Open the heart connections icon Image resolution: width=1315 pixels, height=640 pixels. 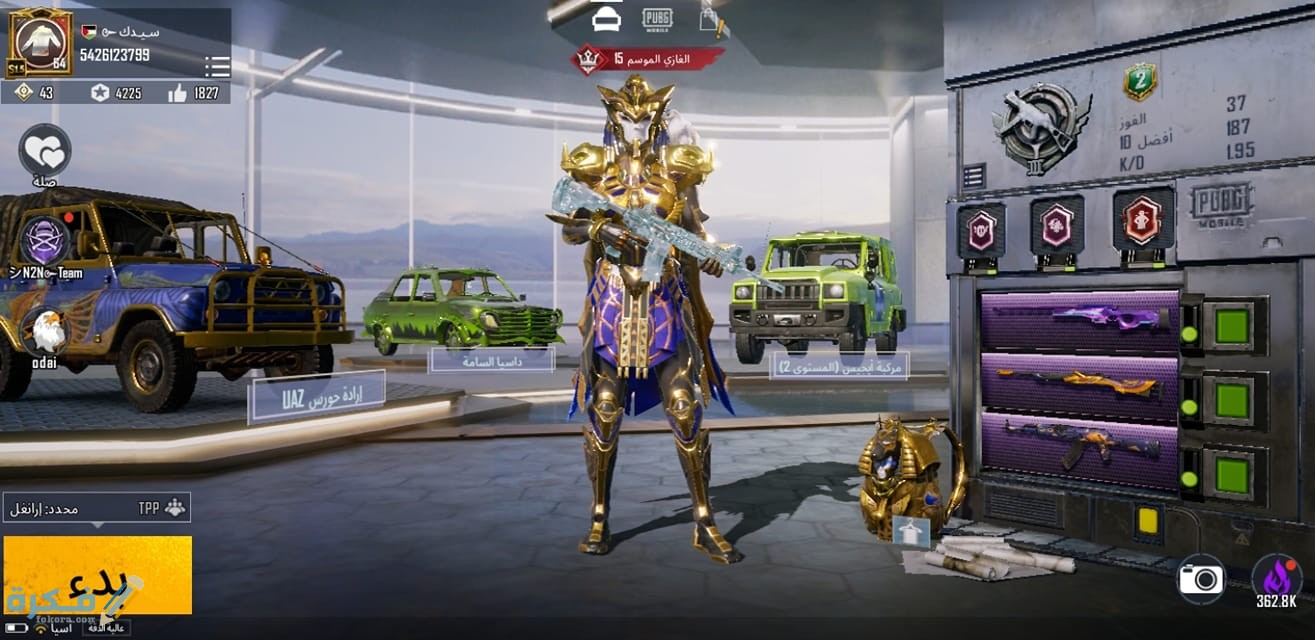pyautogui.click(x=45, y=150)
